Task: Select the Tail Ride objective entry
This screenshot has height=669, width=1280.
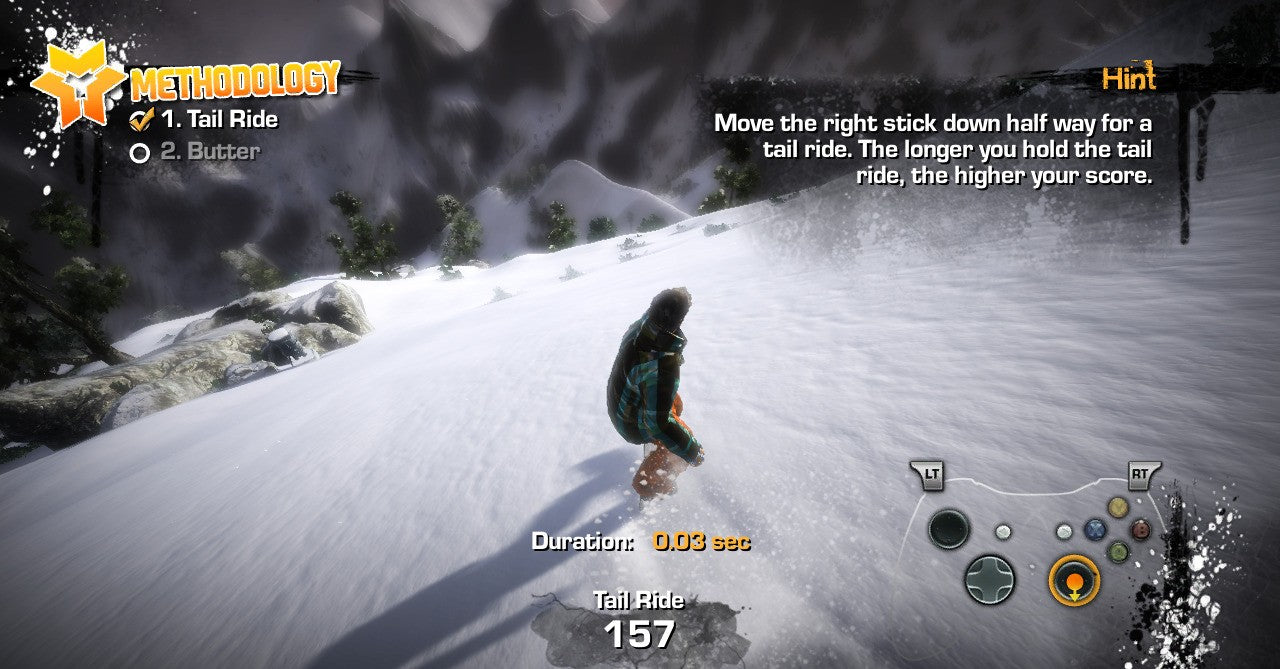Action: click(219, 120)
